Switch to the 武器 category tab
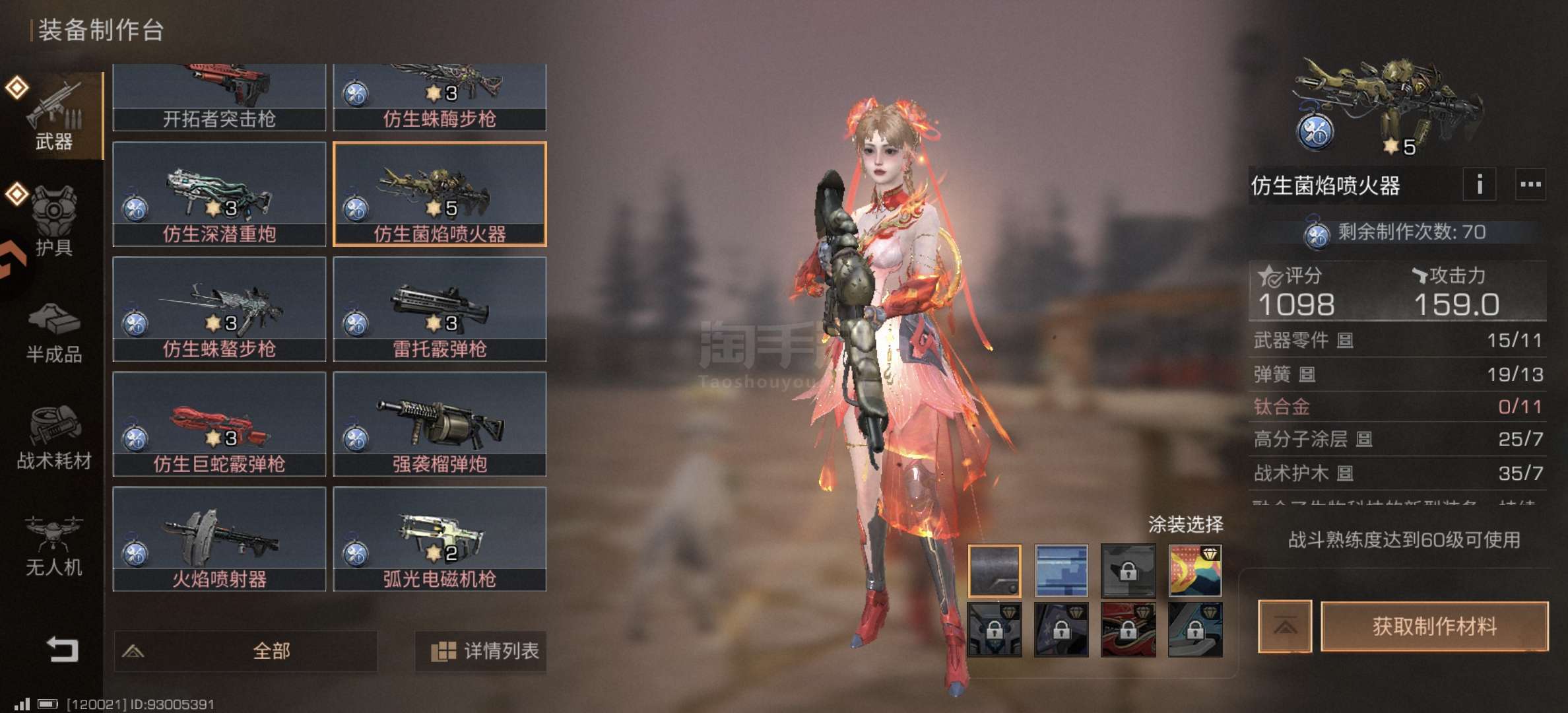Image resolution: width=1568 pixels, height=713 pixels. [53, 116]
